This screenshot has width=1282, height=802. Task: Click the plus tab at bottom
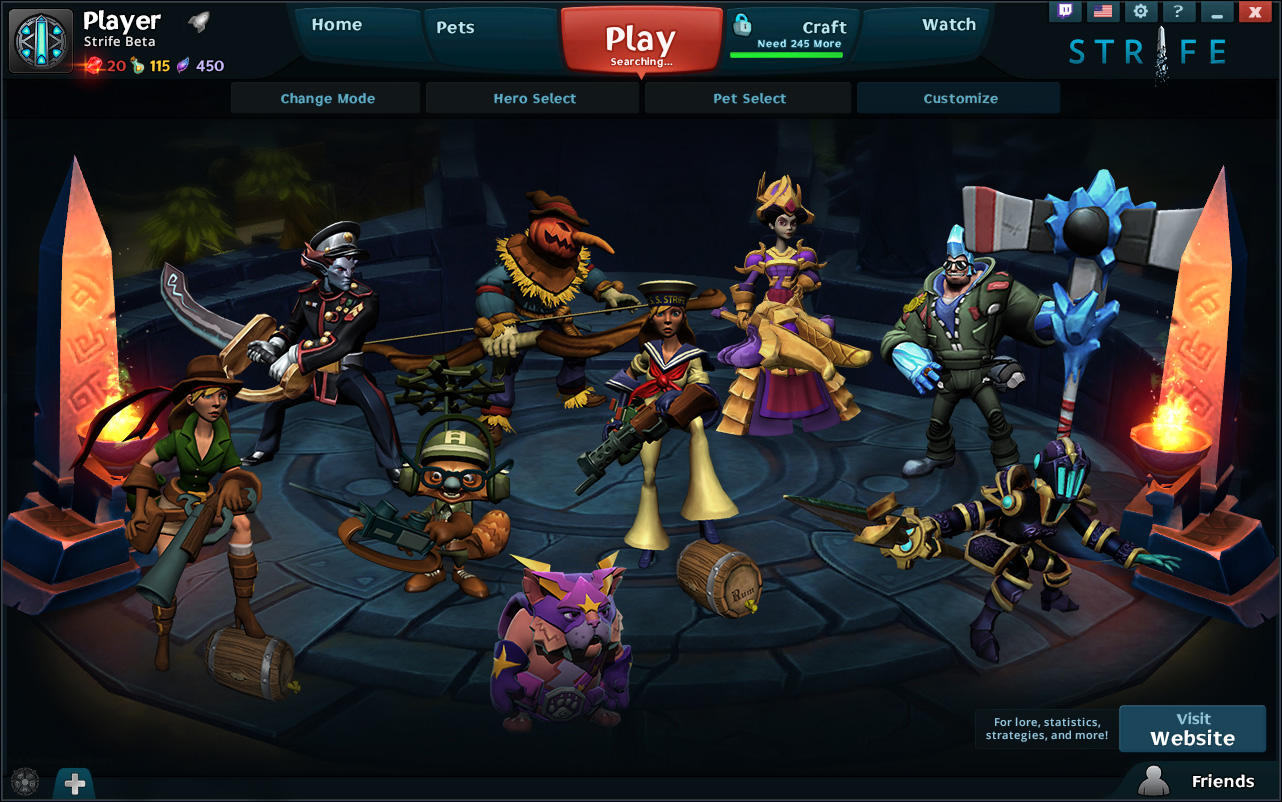75,784
